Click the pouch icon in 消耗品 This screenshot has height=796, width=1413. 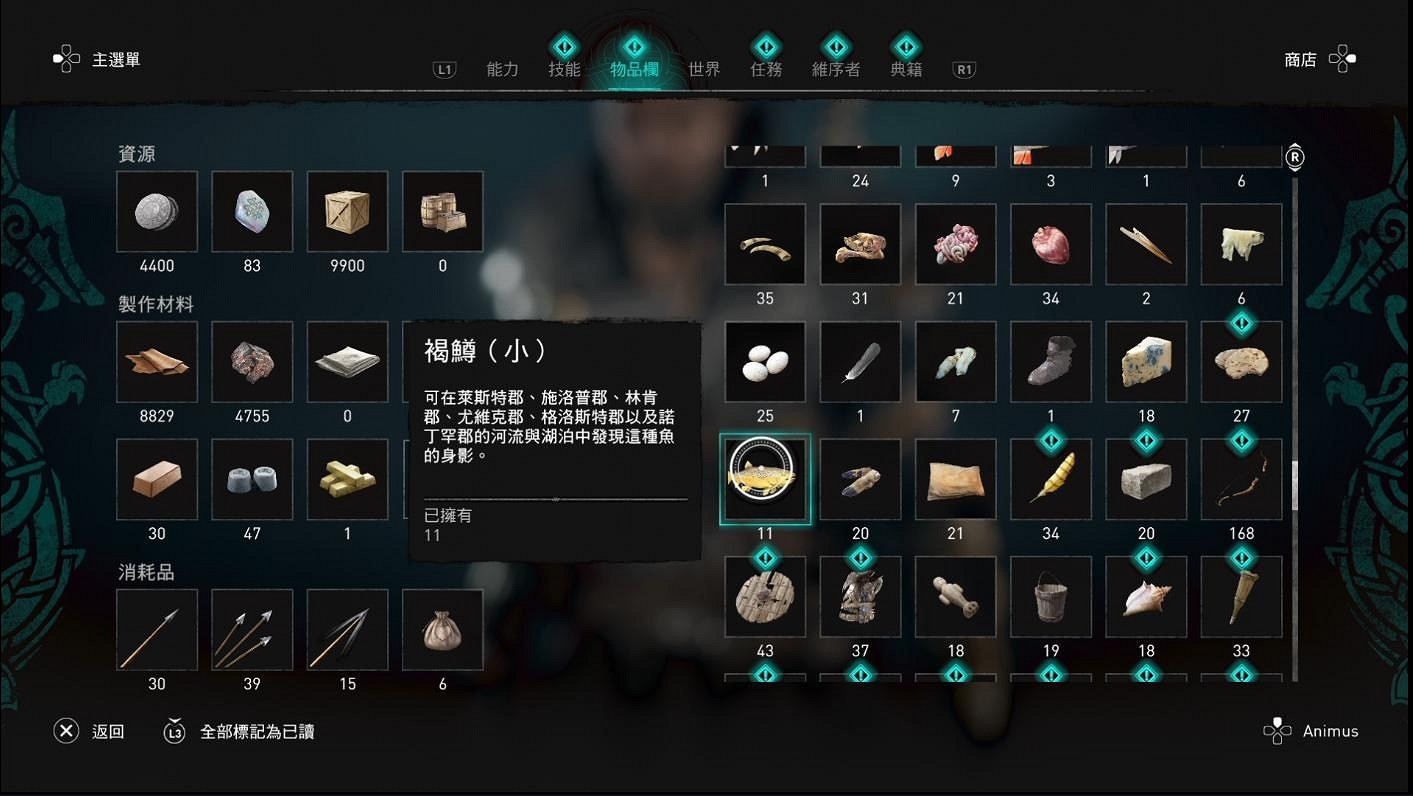pyautogui.click(x=442, y=629)
